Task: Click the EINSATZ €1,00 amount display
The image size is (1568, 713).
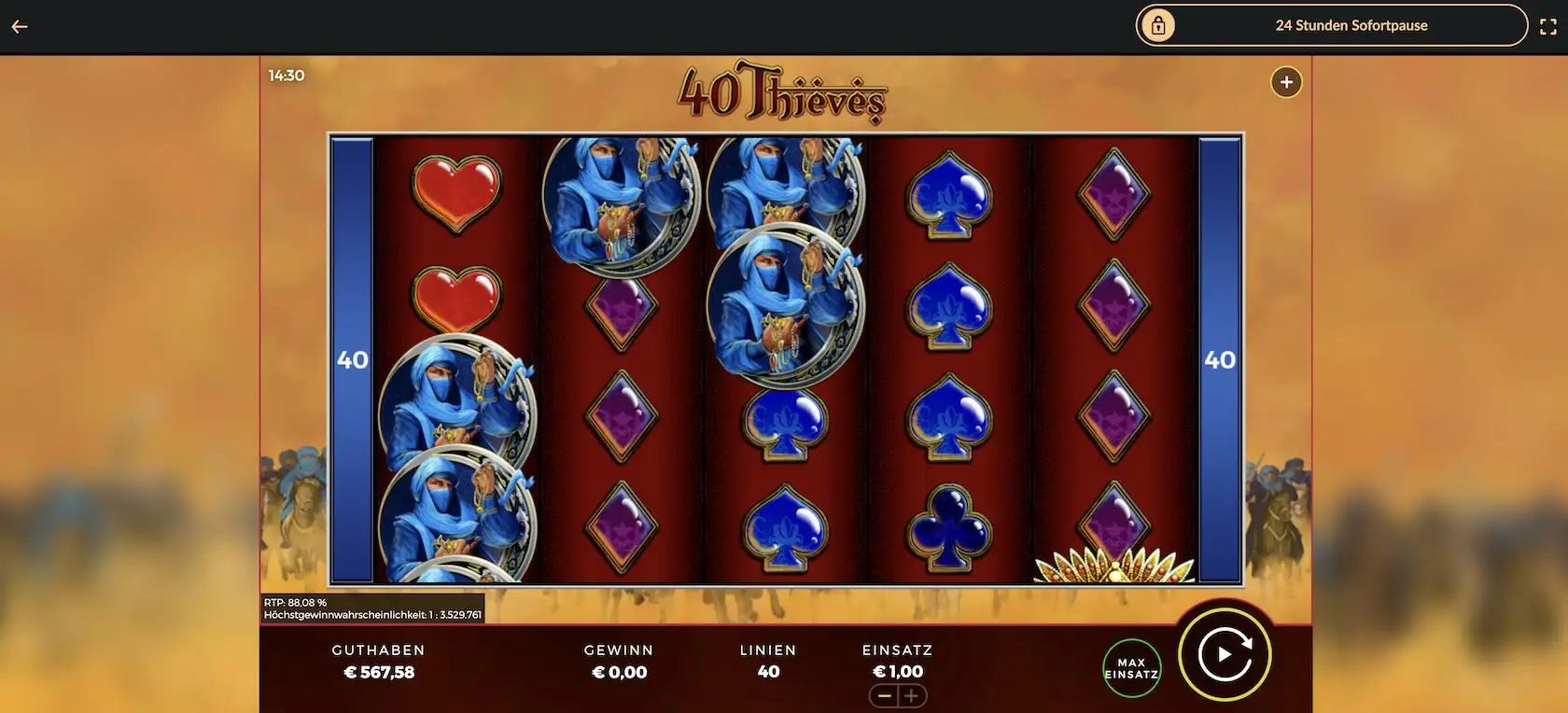Action: point(898,670)
